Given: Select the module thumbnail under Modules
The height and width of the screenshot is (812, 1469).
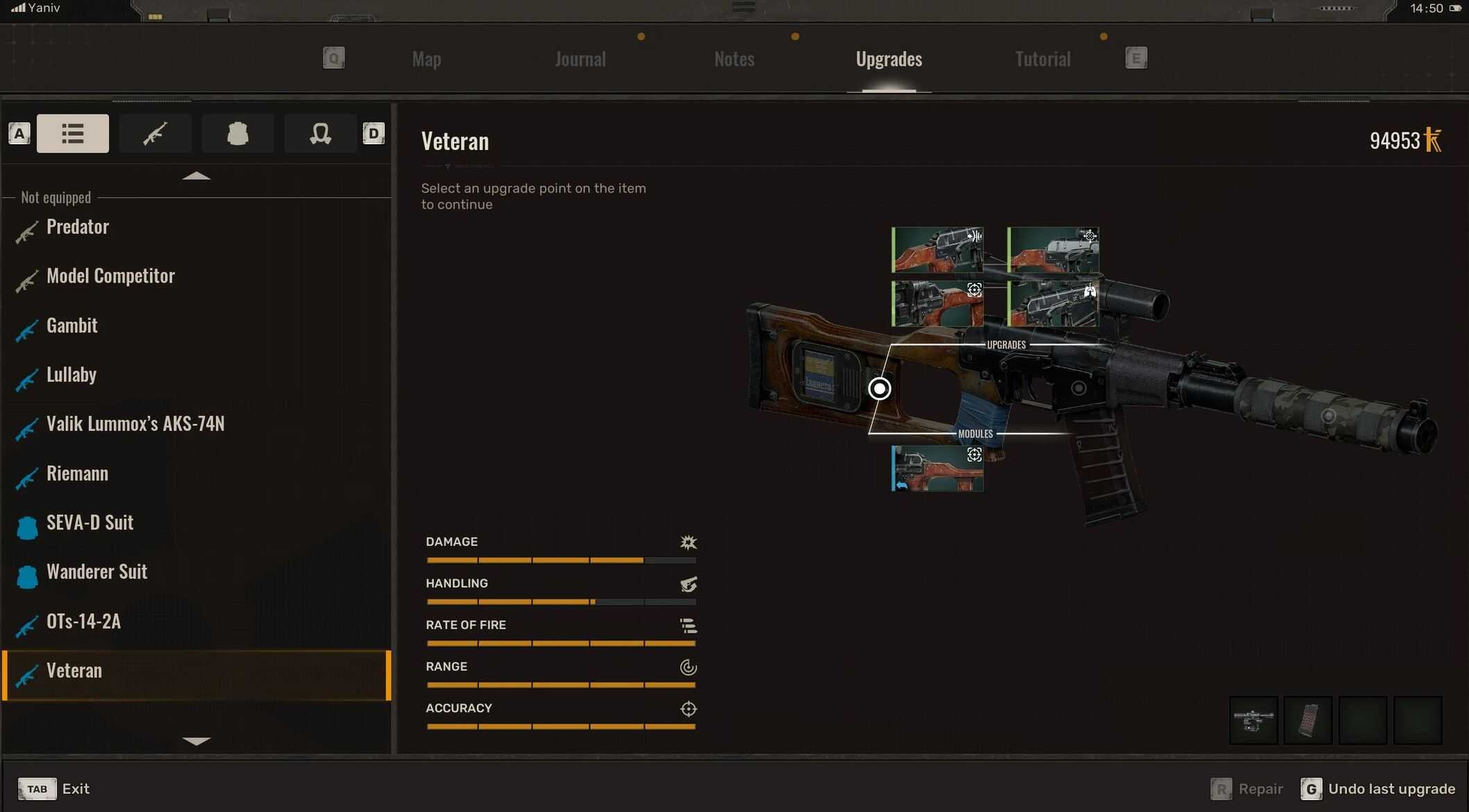Looking at the screenshot, I should tap(937, 468).
